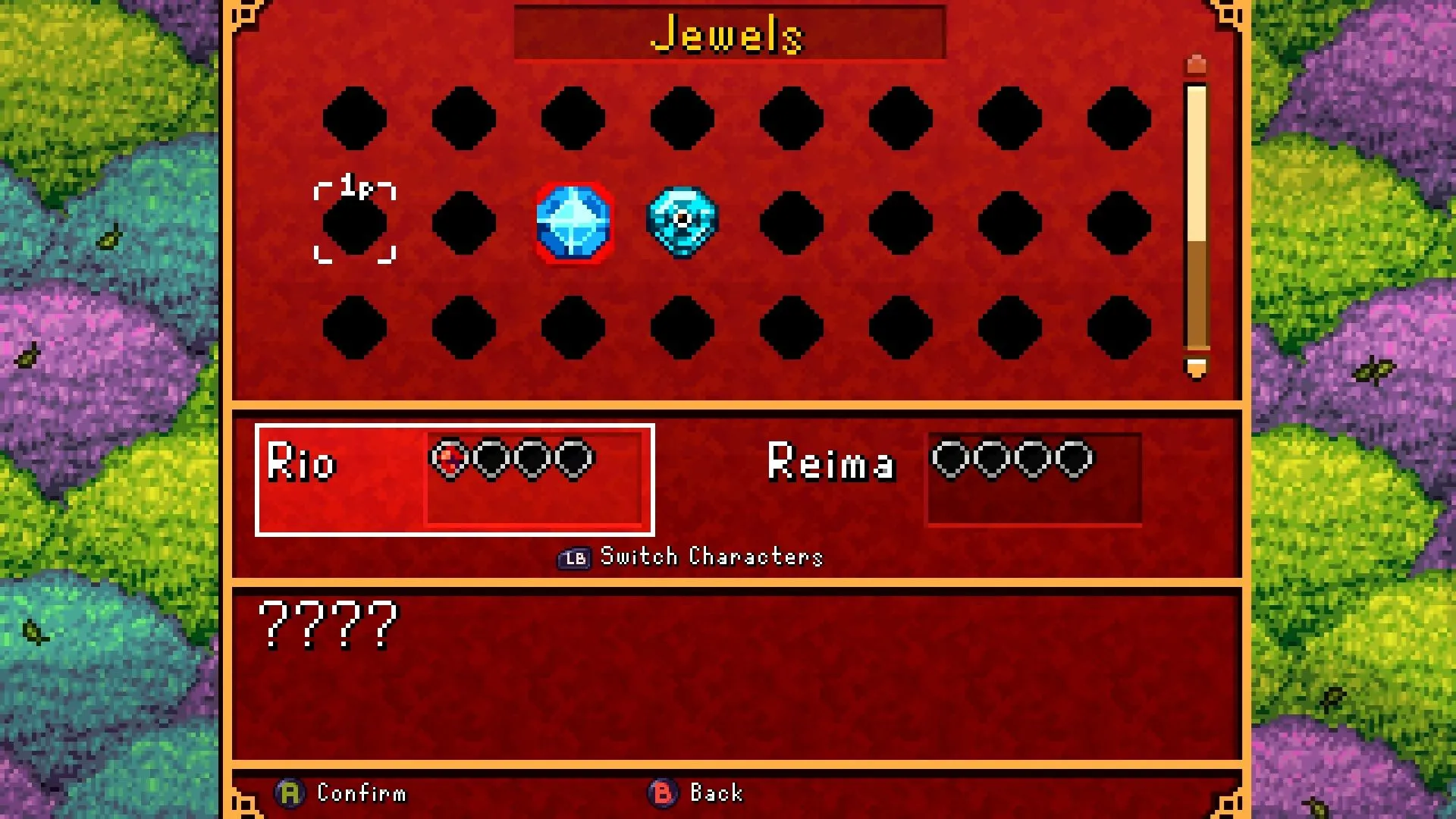
Task: Select the cyan spiral jewel
Action: point(682,221)
